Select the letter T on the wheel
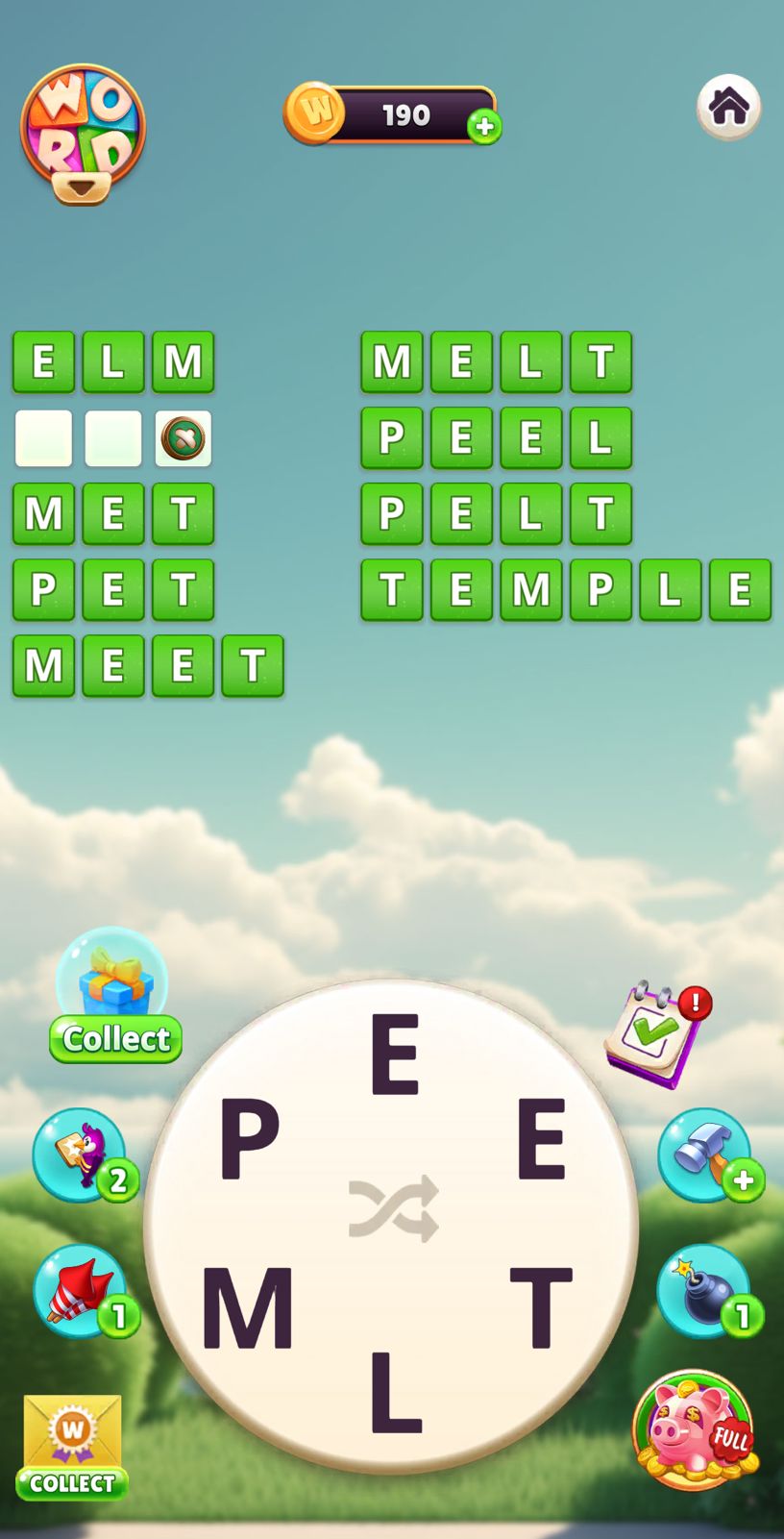Image resolution: width=784 pixels, height=1539 pixels. [x=541, y=1306]
